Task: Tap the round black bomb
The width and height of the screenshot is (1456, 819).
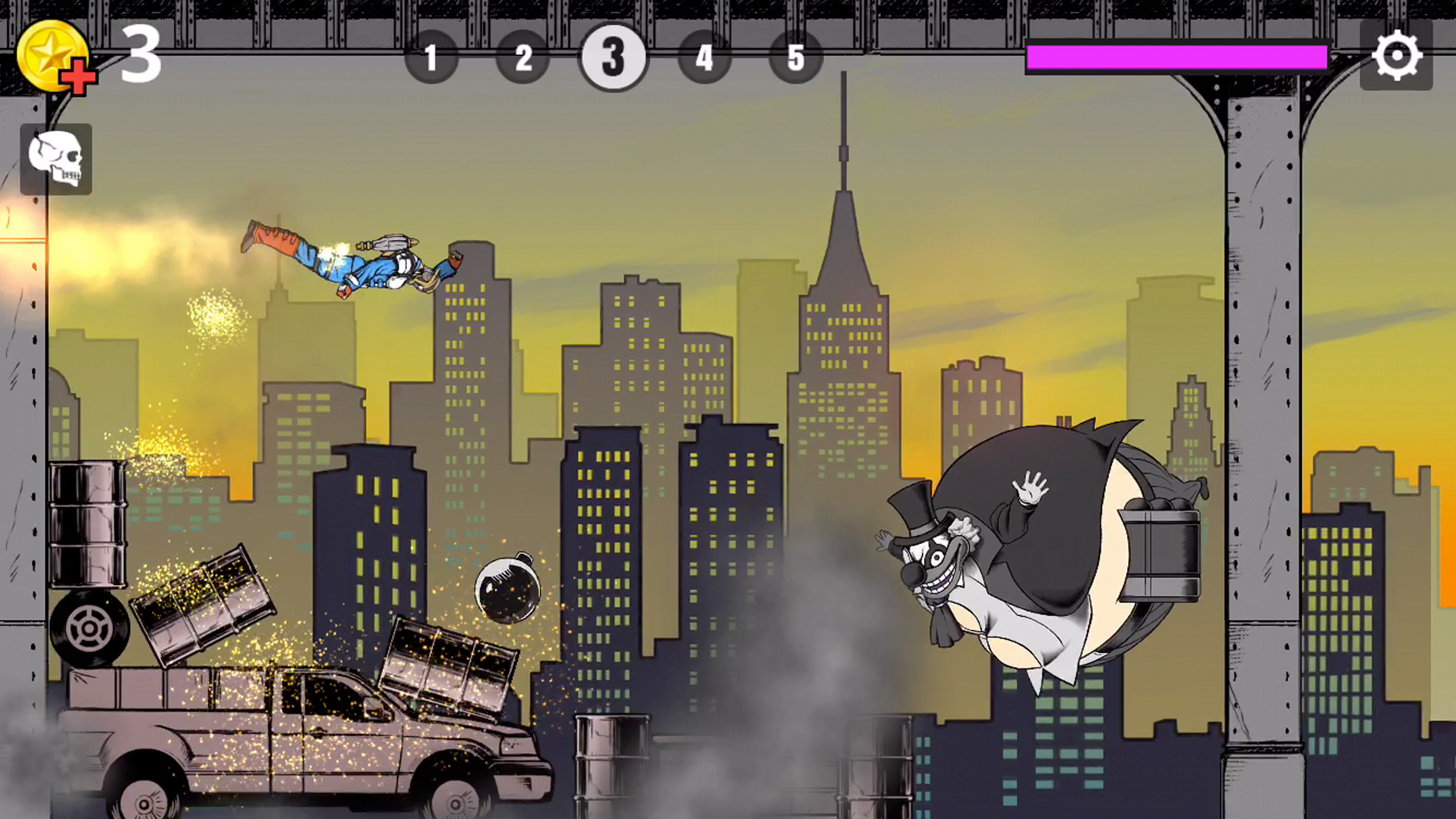Action: point(508,590)
